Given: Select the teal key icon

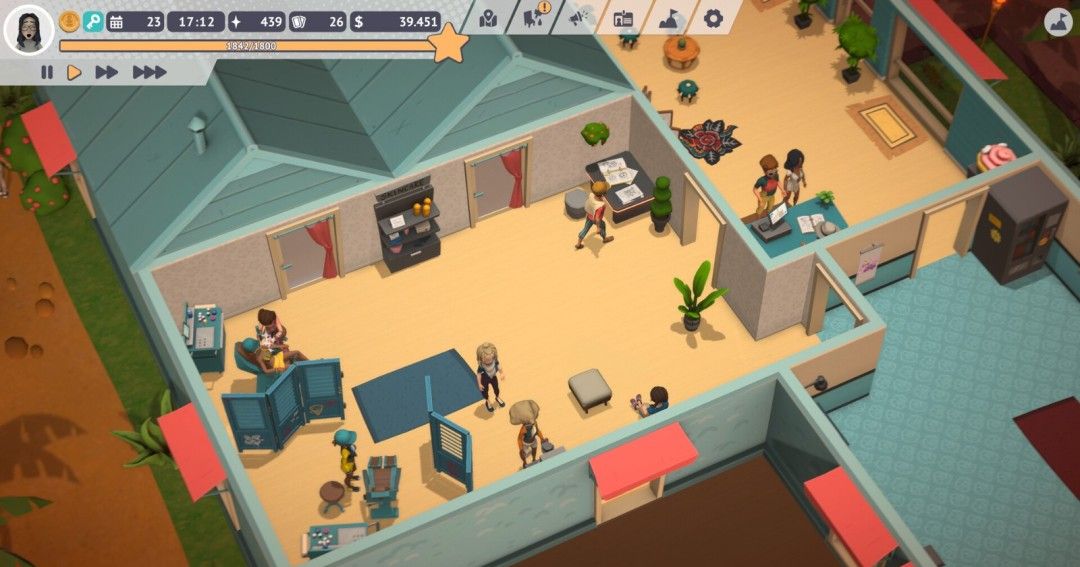Looking at the screenshot, I should [x=93, y=22].
